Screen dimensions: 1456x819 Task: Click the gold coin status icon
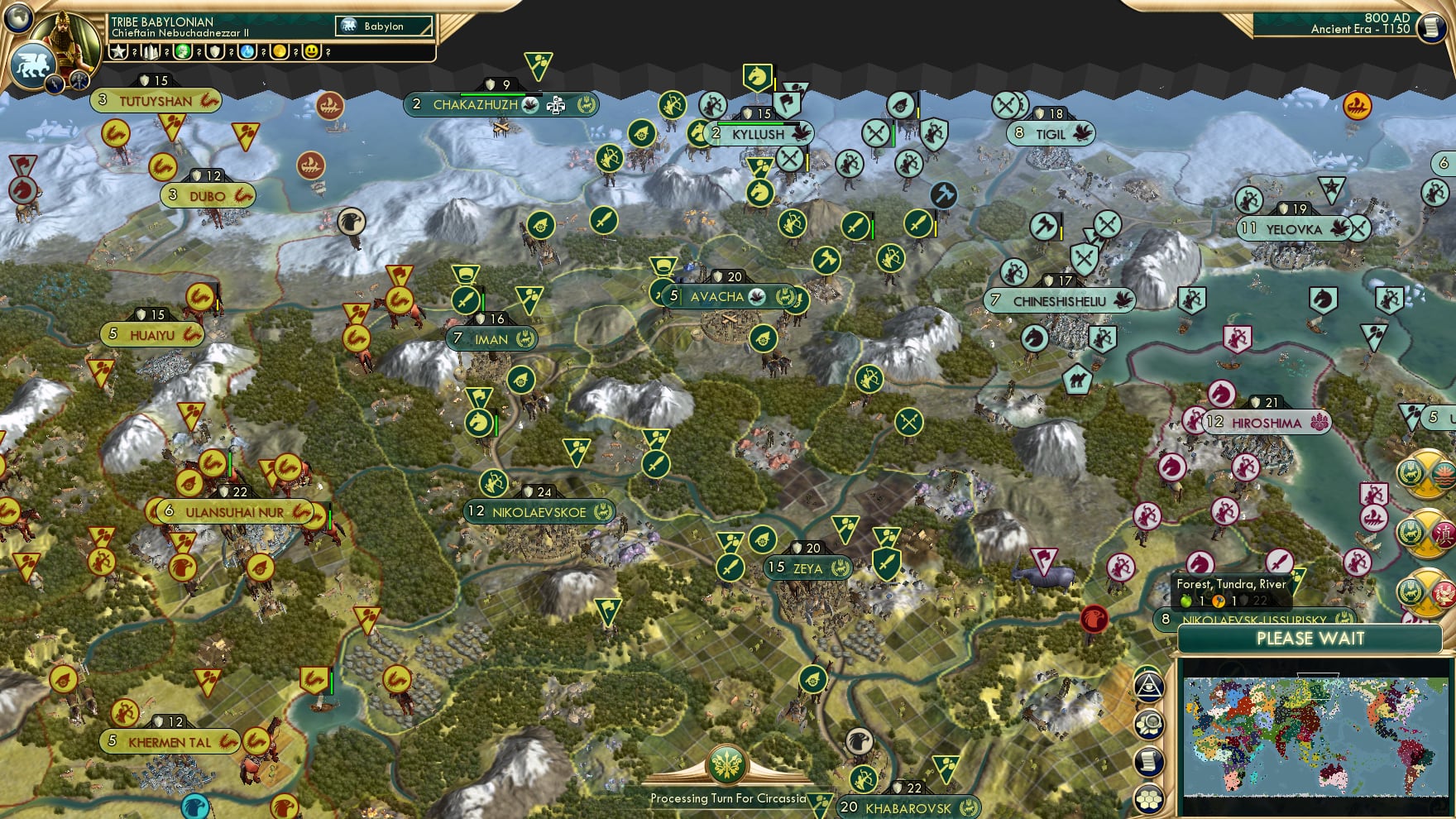click(279, 53)
